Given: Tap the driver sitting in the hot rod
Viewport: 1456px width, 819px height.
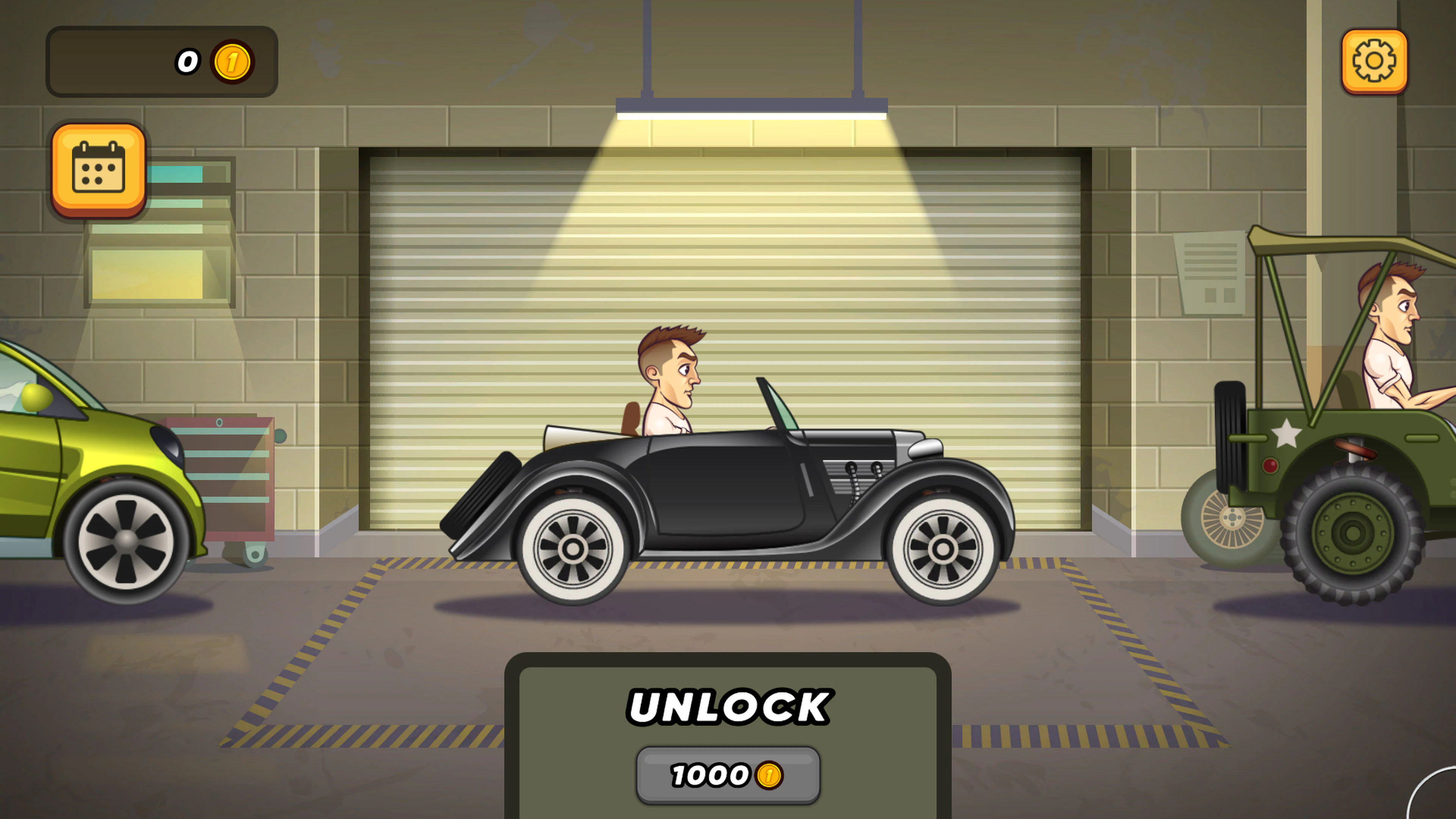Looking at the screenshot, I should (673, 384).
